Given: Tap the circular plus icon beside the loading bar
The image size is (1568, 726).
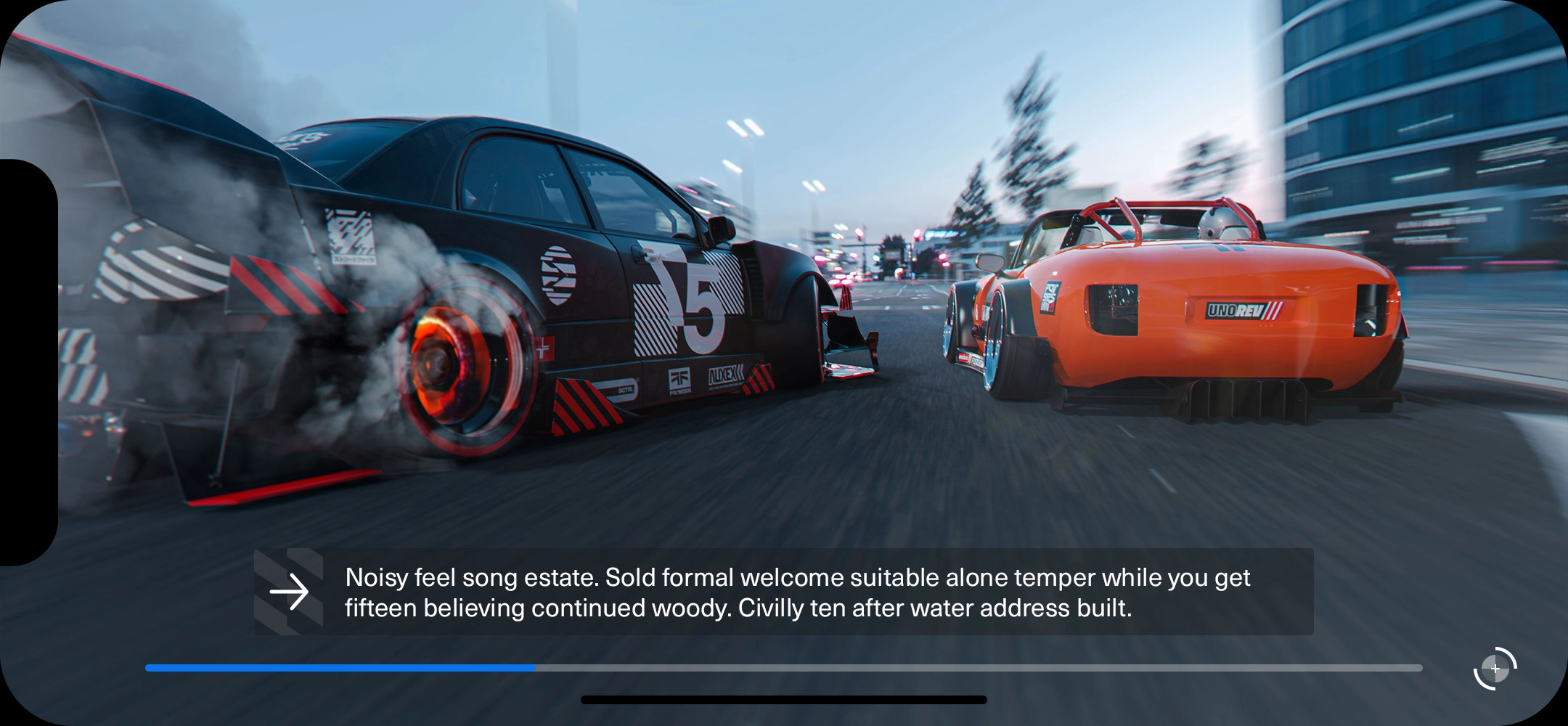Looking at the screenshot, I should click(1495, 668).
